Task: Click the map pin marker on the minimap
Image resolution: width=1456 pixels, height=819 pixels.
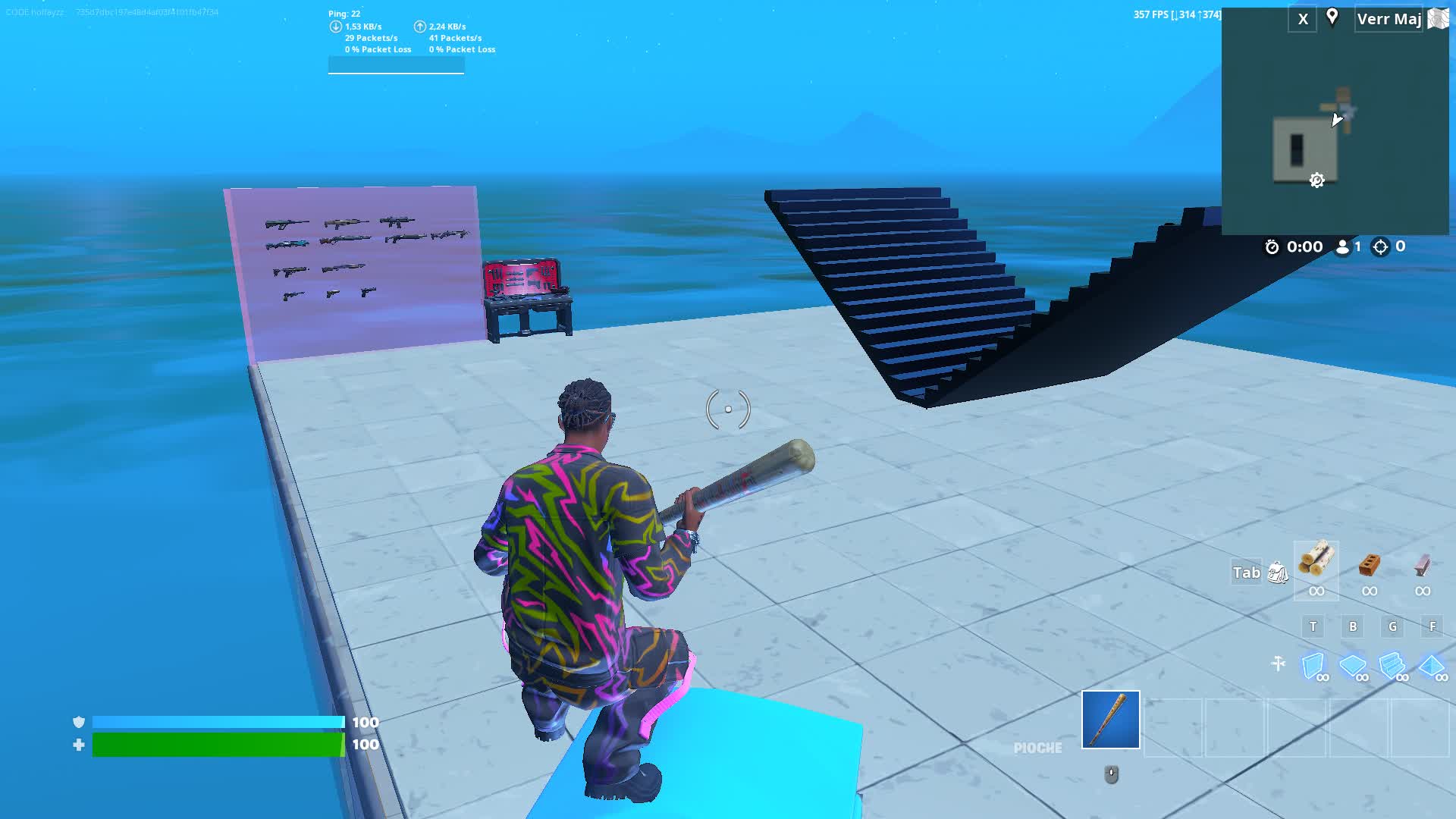Action: [x=1332, y=18]
